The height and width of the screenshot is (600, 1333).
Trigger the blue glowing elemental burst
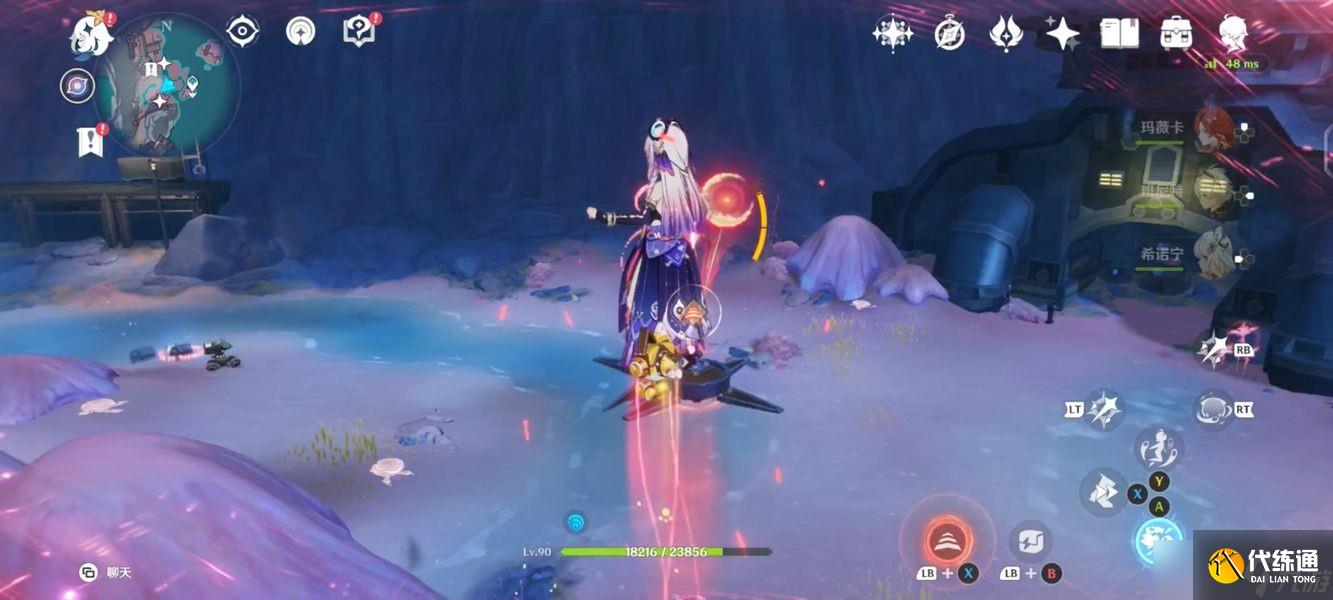point(1158,538)
